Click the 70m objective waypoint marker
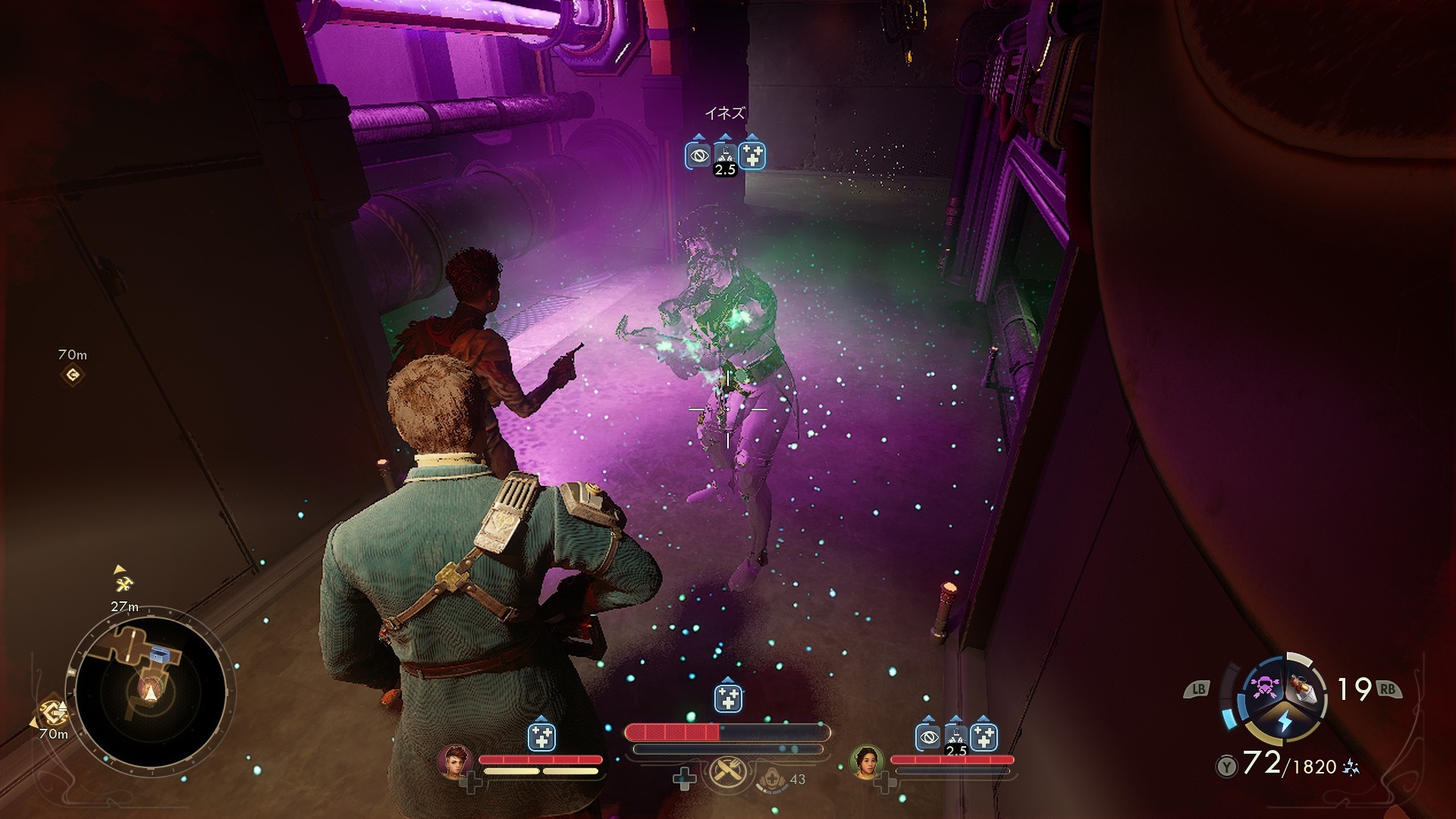 [73, 375]
